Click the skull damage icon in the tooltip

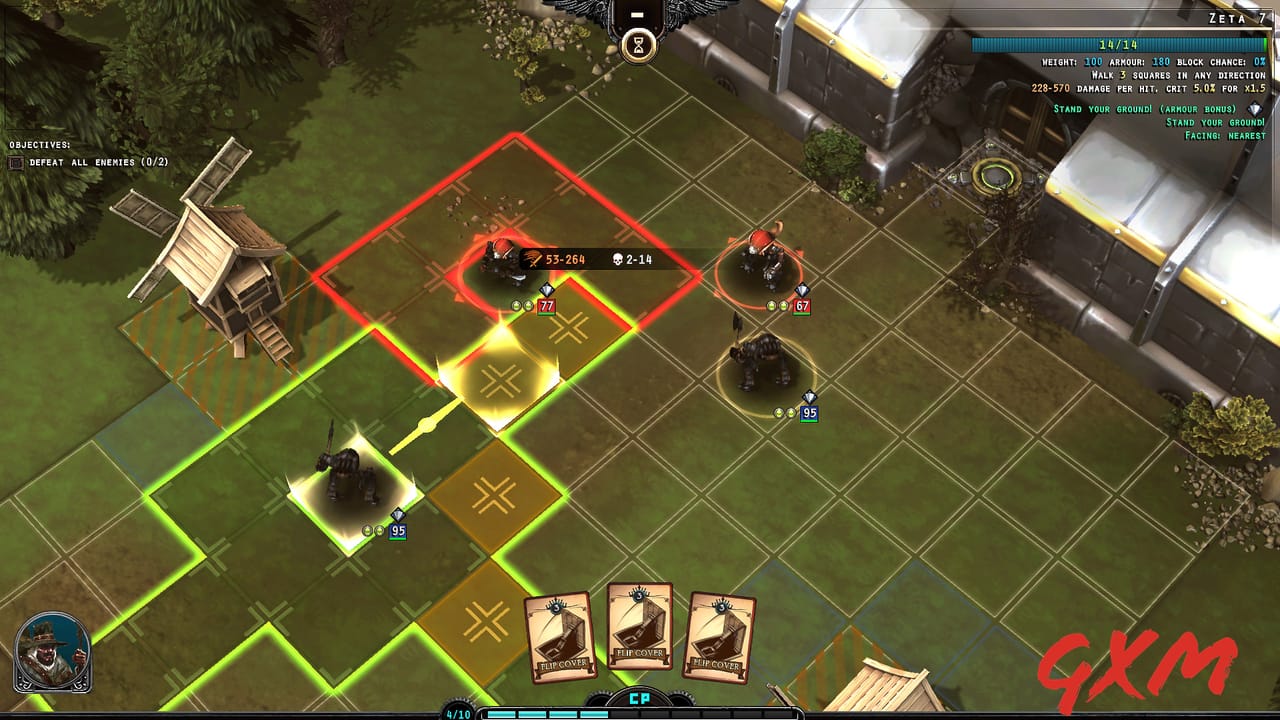tap(617, 259)
